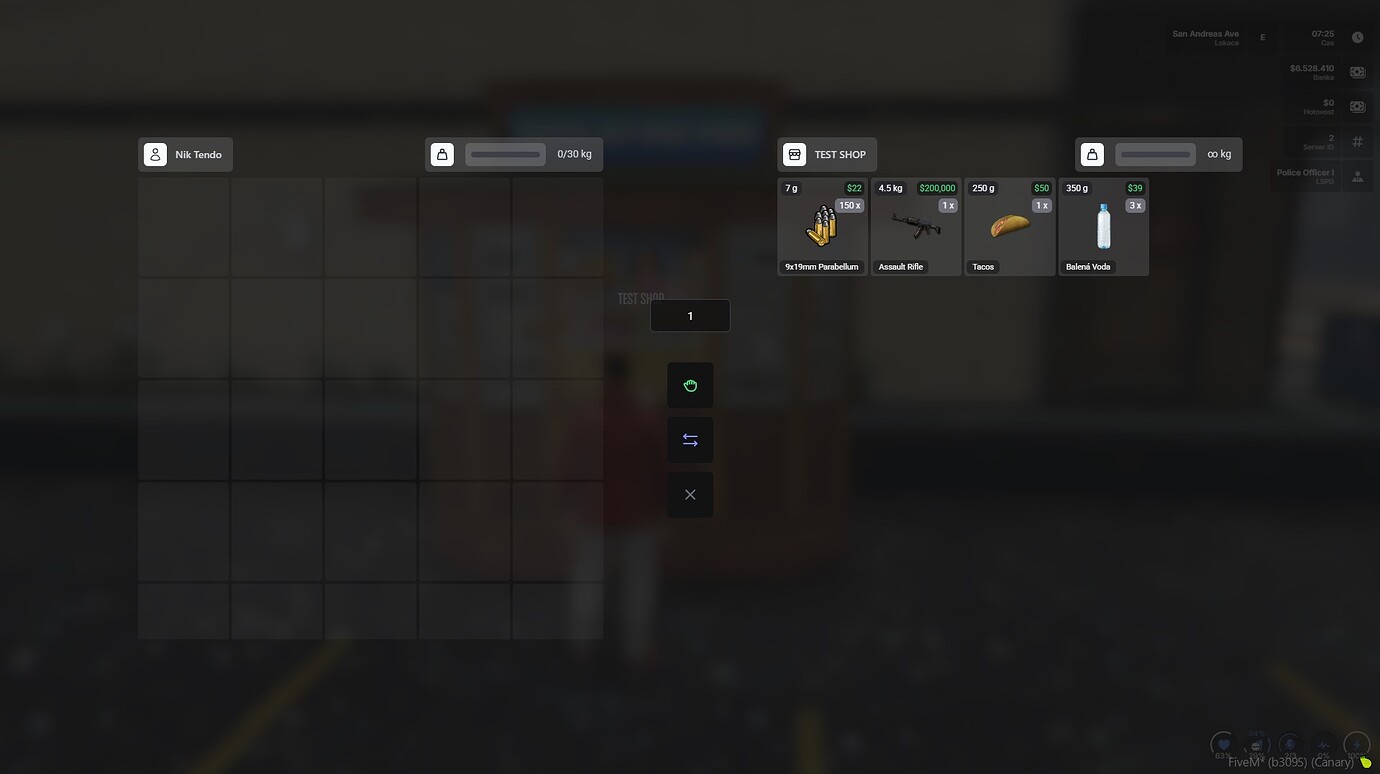Click the Hotovost cash icon showing $0
The image size is (1380, 774).
(x=1357, y=106)
